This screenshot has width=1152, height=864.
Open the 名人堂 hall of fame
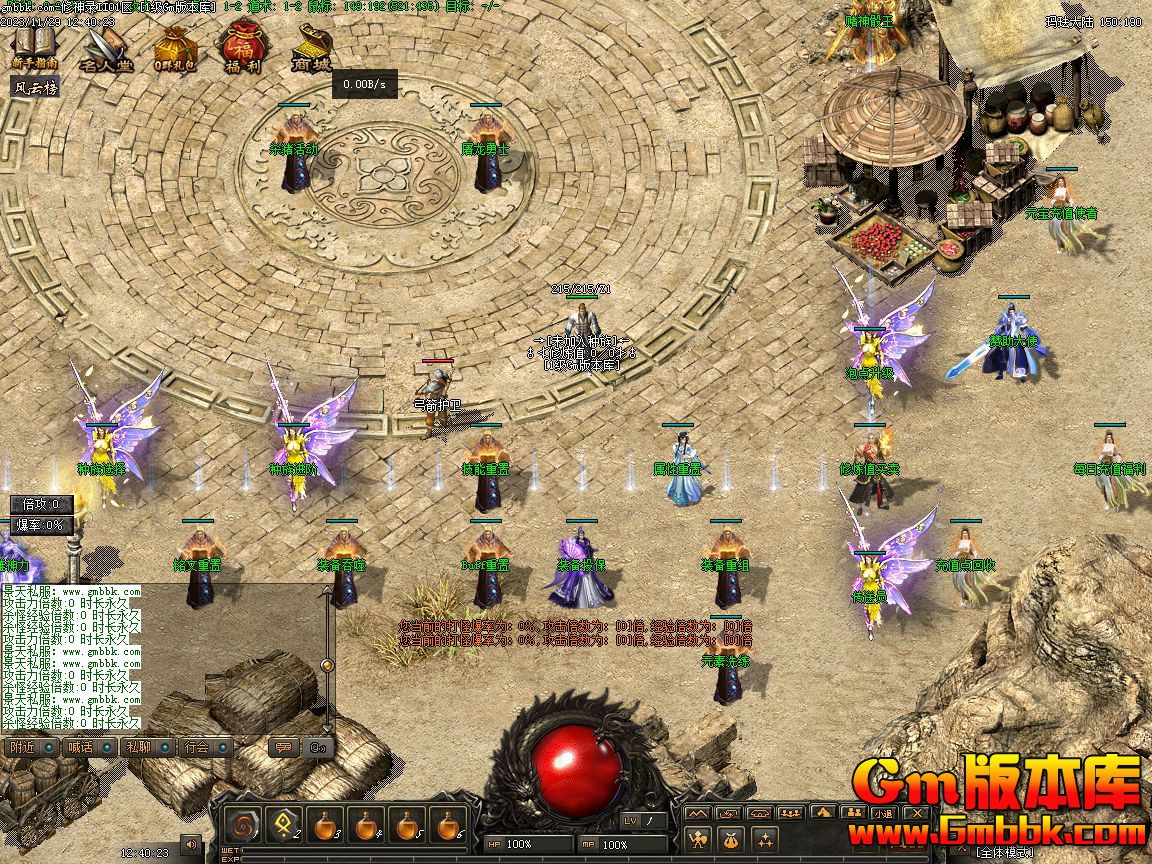pyautogui.click(x=105, y=48)
